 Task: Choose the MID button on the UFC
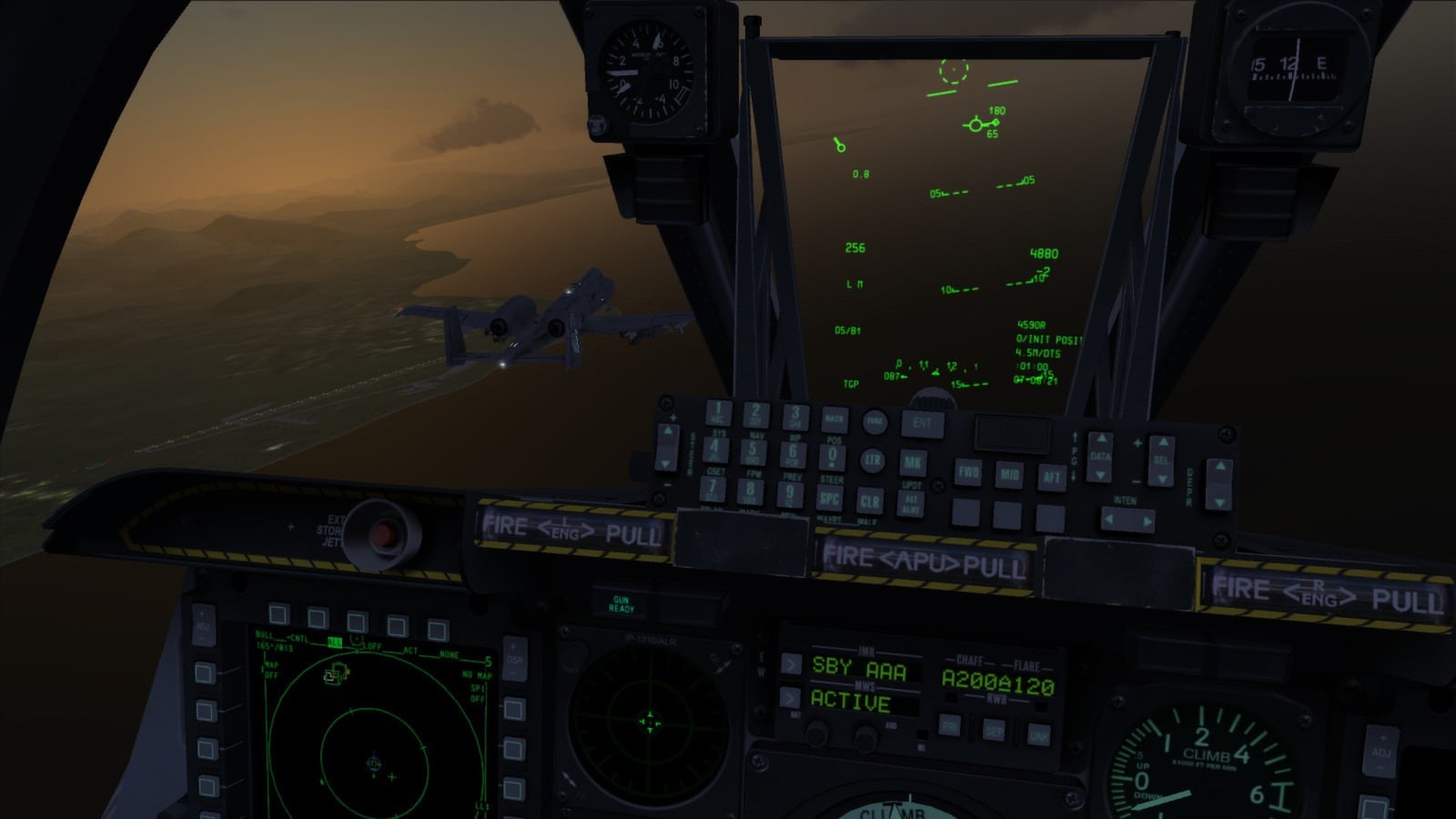coord(1010,474)
